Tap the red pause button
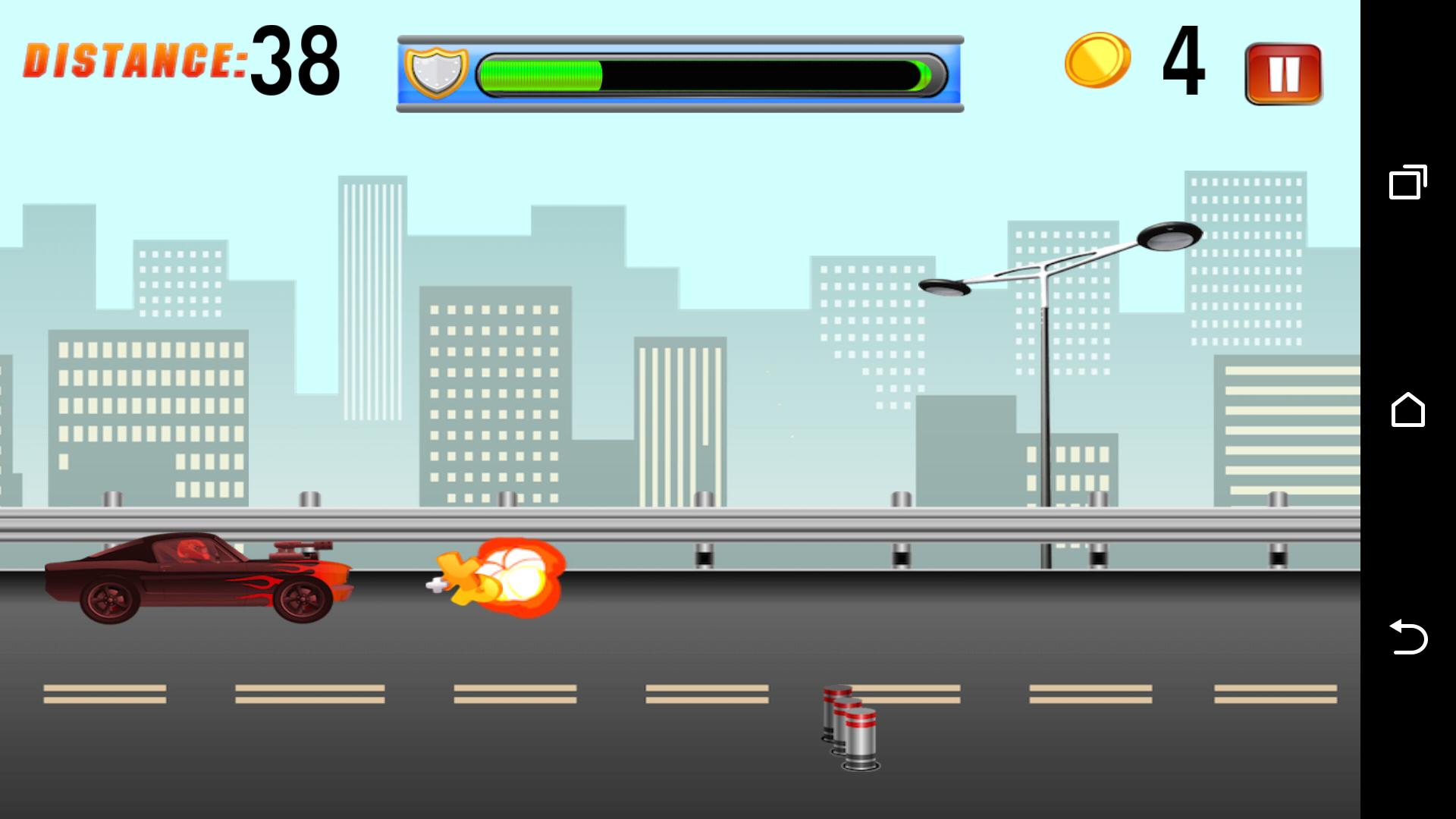 pyautogui.click(x=1282, y=75)
